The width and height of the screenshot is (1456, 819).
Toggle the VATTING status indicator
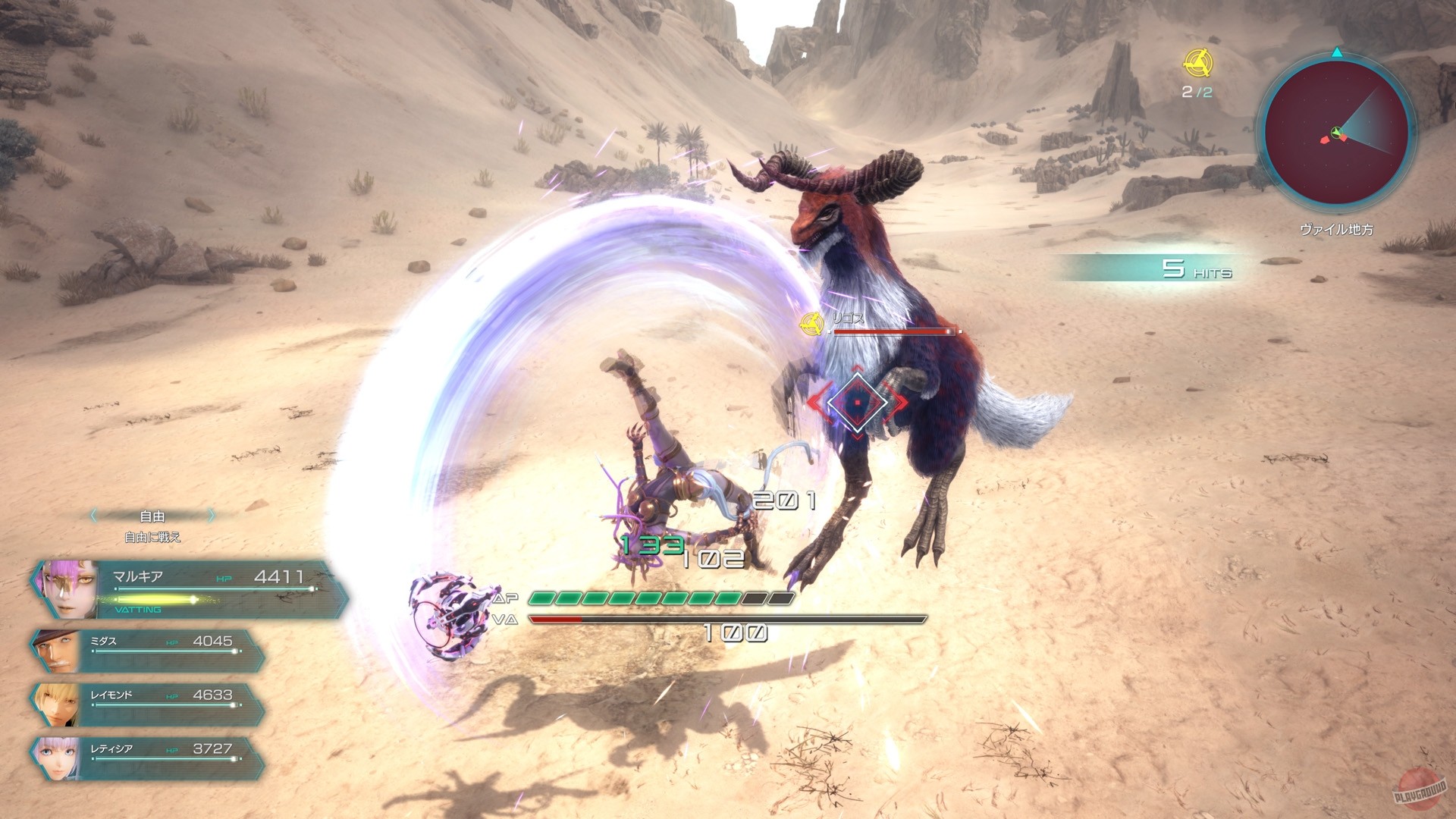[136, 609]
